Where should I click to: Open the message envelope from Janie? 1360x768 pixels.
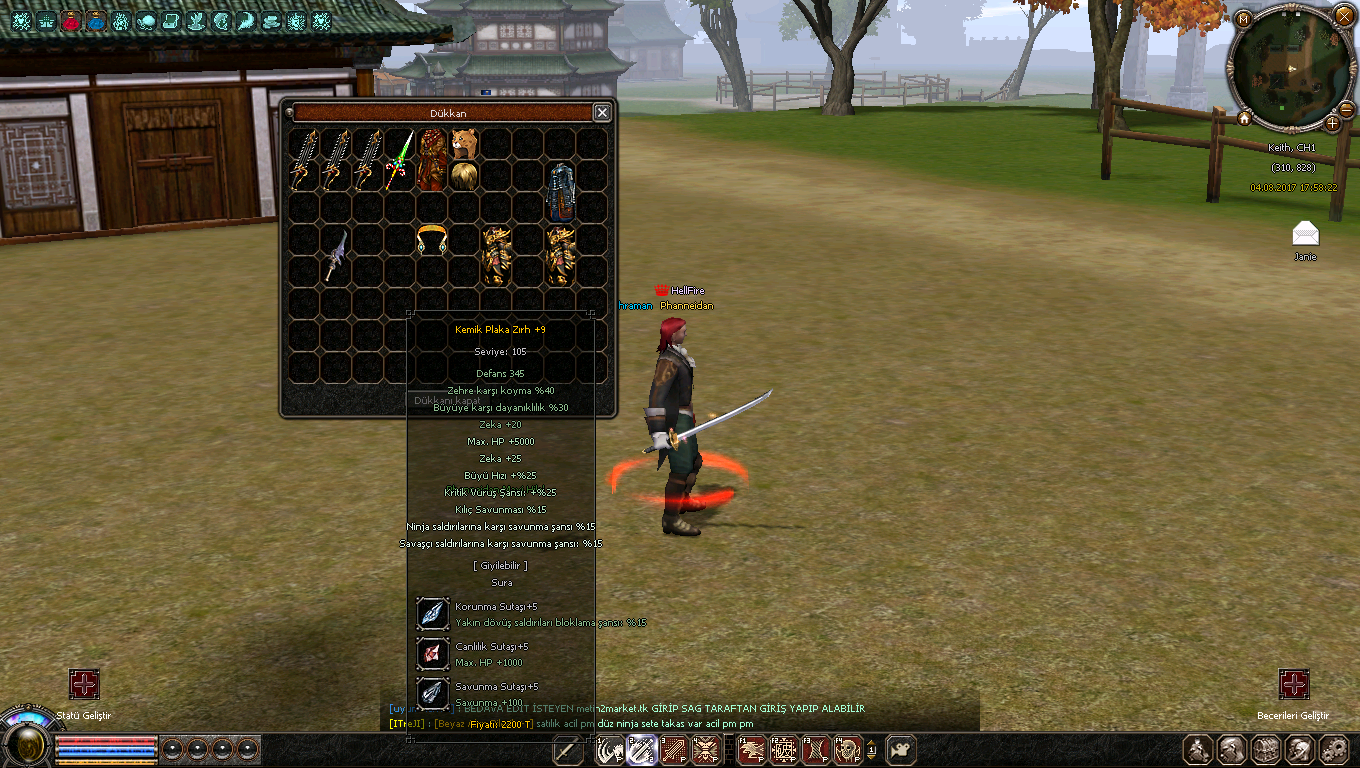tap(1305, 234)
